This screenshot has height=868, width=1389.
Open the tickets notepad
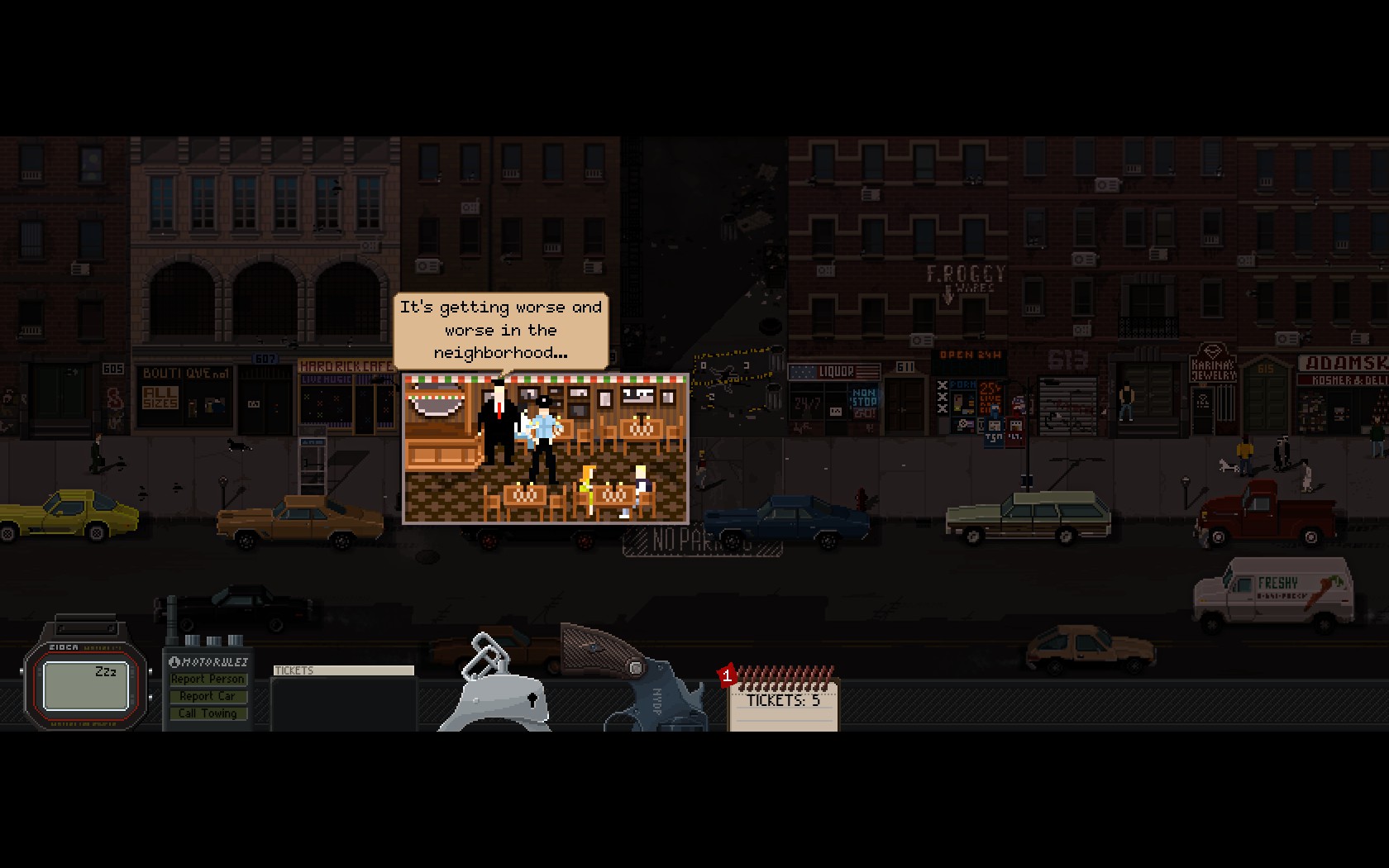[x=783, y=703]
